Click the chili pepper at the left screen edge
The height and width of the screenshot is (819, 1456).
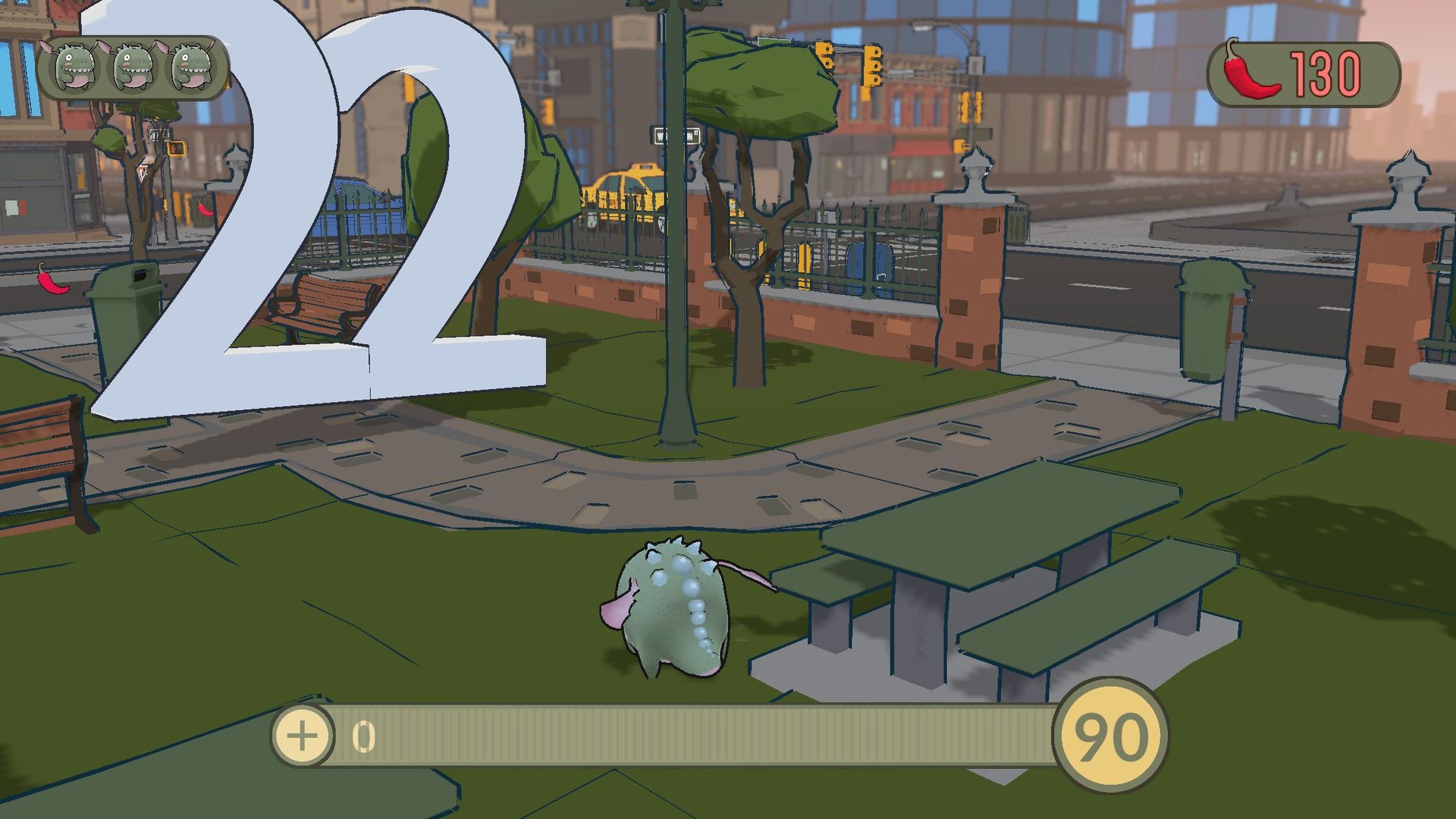point(52,284)
